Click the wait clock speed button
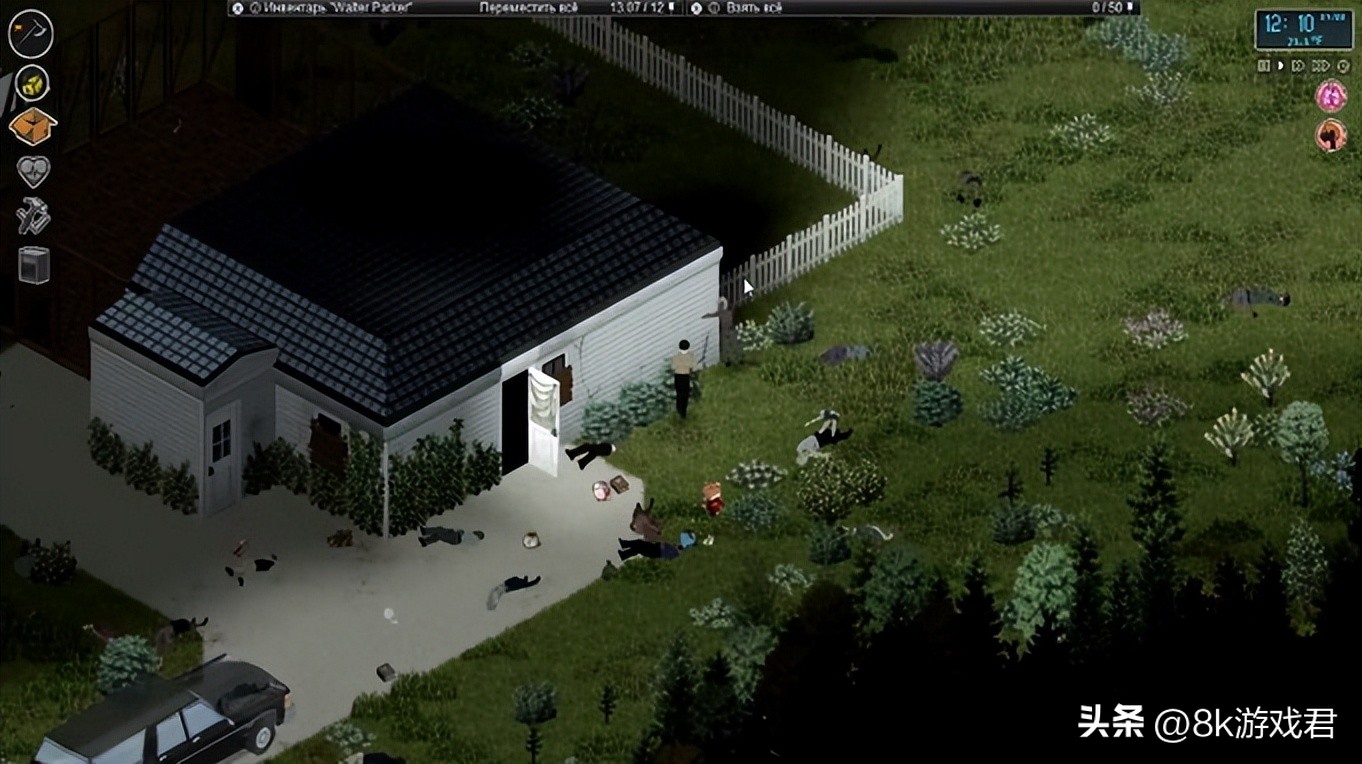1362x764 pixels. tap(1342, 66)
